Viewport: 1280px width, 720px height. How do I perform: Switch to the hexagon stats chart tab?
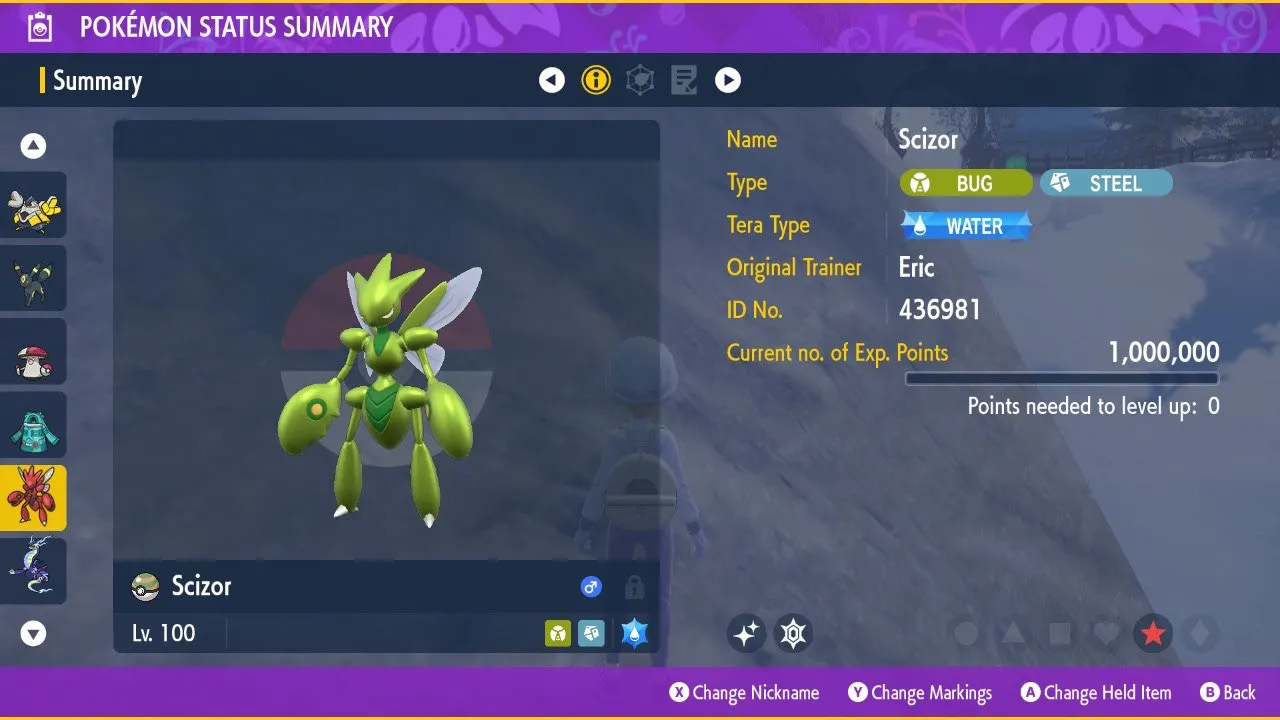pos(640,80)
